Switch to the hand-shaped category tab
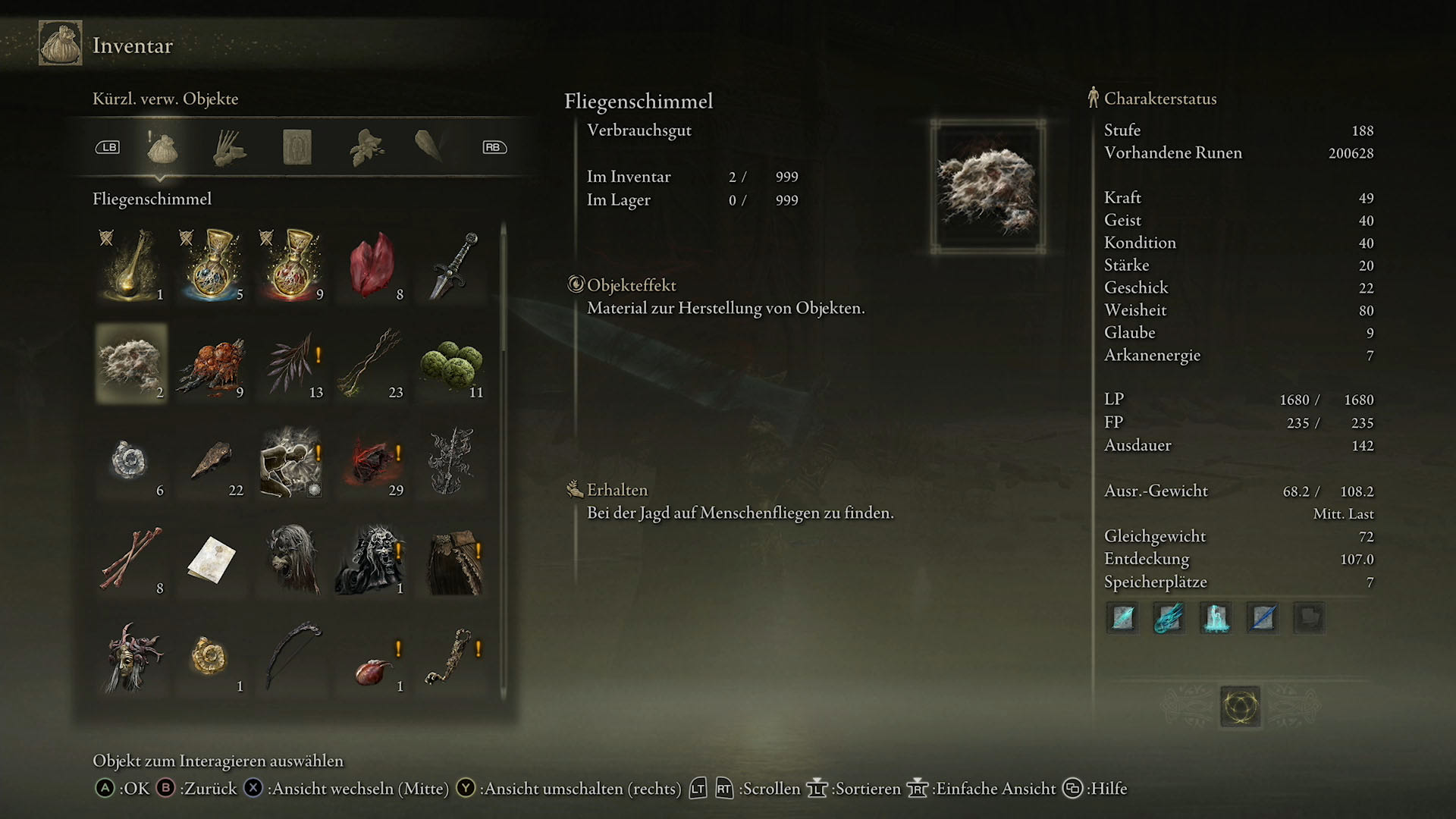 (229, 147)
